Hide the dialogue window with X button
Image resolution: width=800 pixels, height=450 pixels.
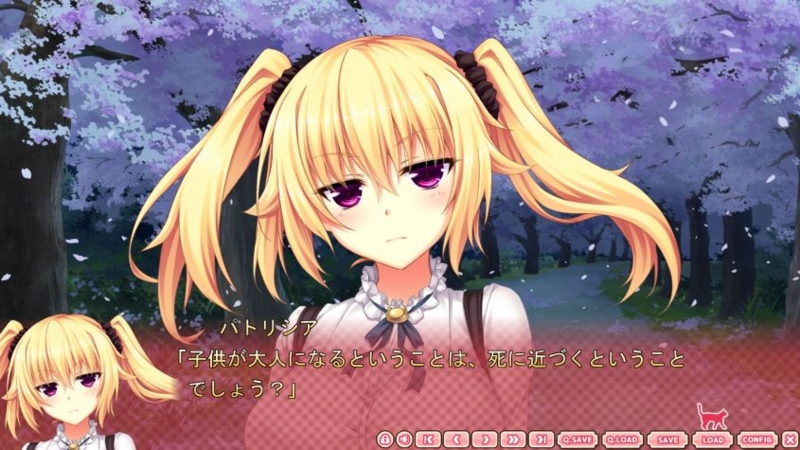(790, 439)
